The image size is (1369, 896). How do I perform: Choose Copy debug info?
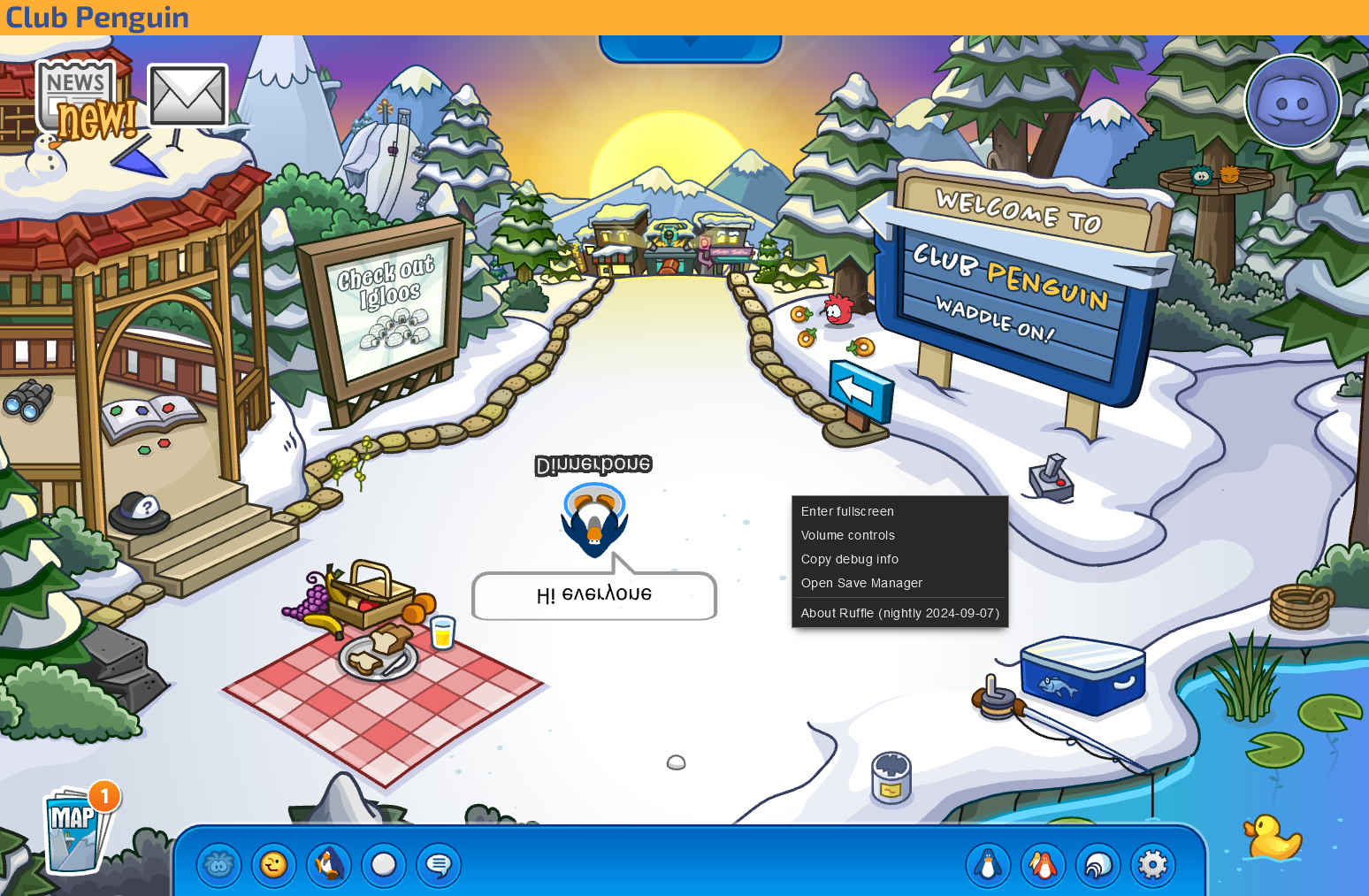pyautogui.click(x=850, y=559)
